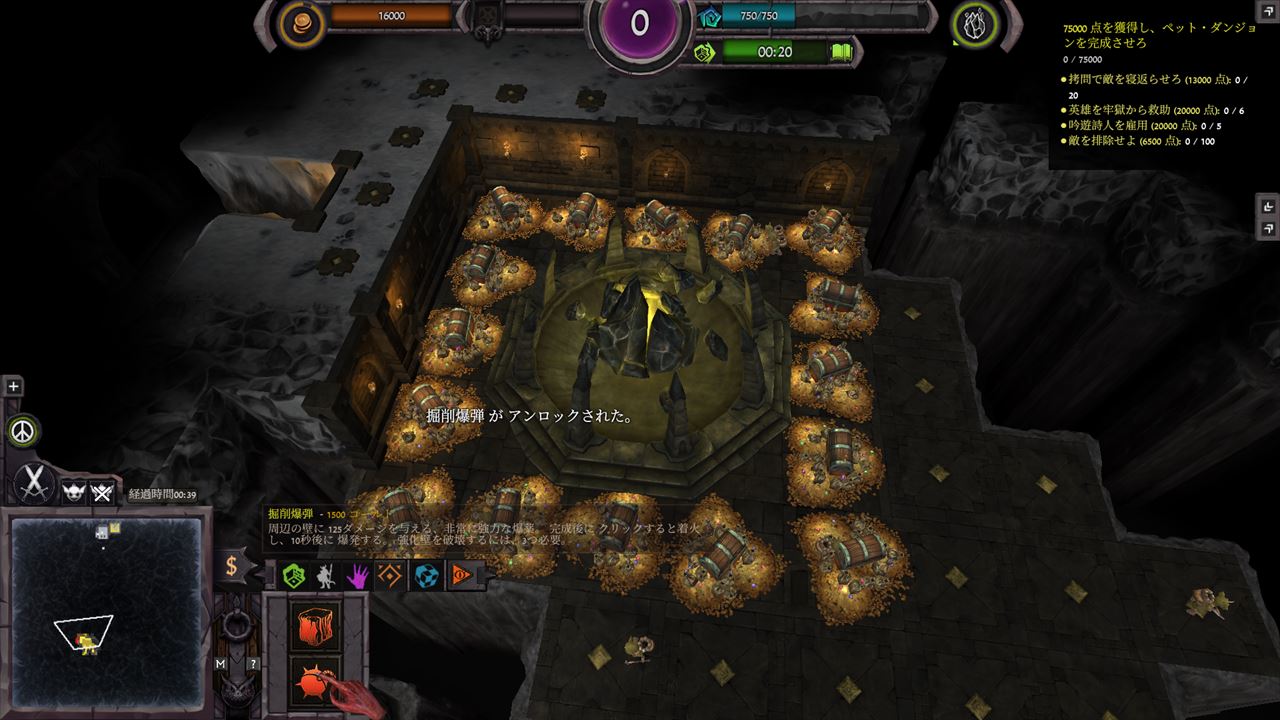Select the large crossed swords icon
This screenshot has width=1280, height=720.
pos(36,484)
